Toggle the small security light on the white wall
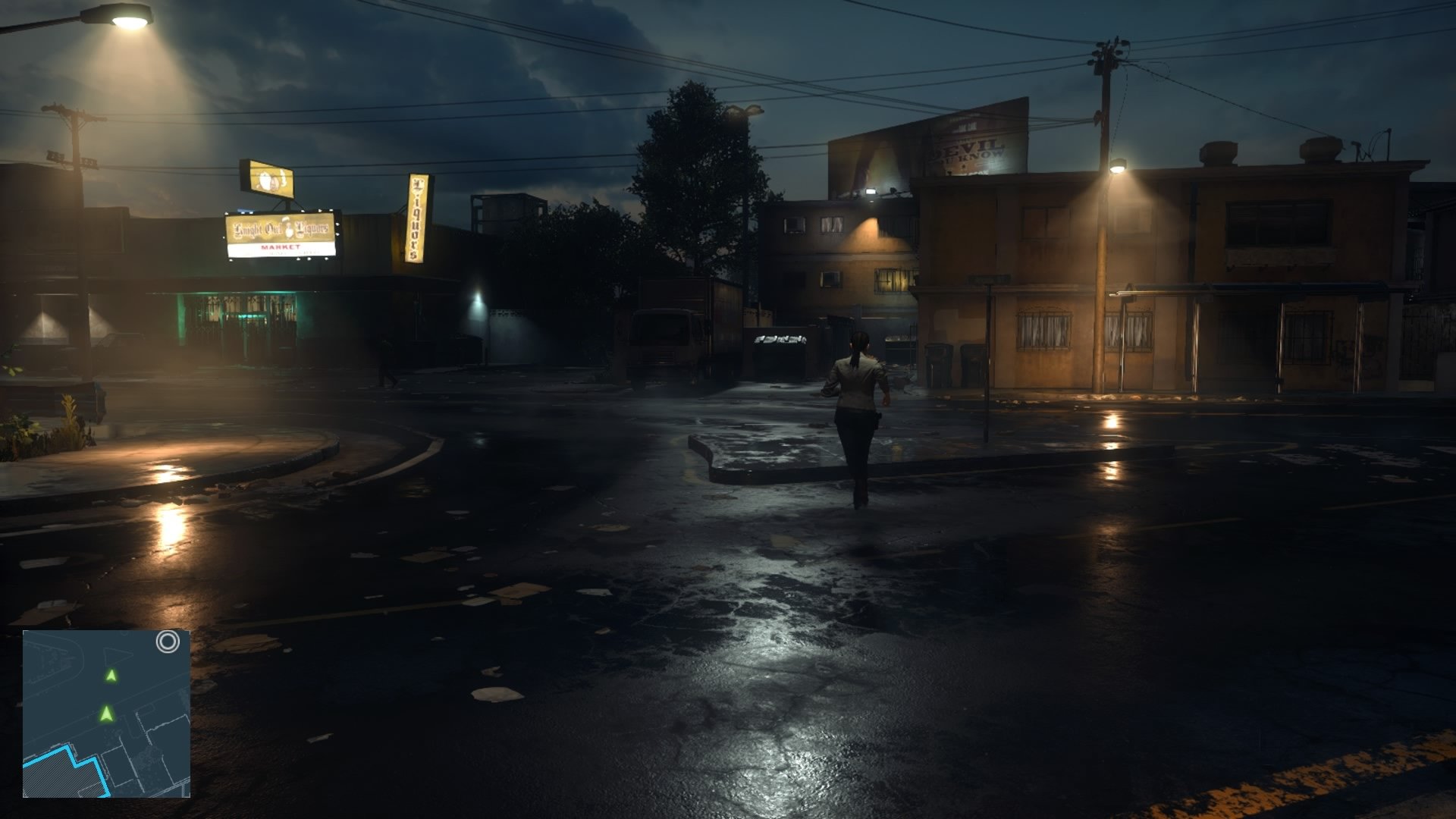 pyautogui.click(x=478, y=294)
